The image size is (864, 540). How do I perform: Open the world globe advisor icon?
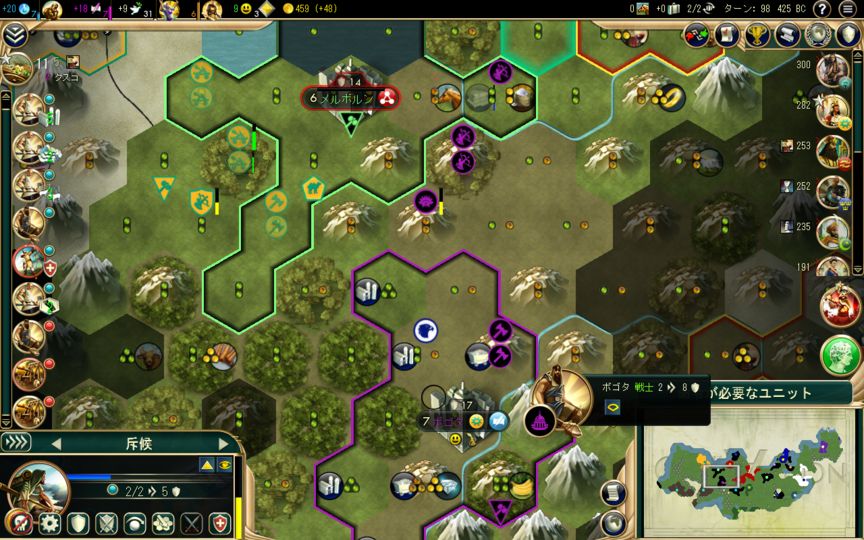pos(819,35)
